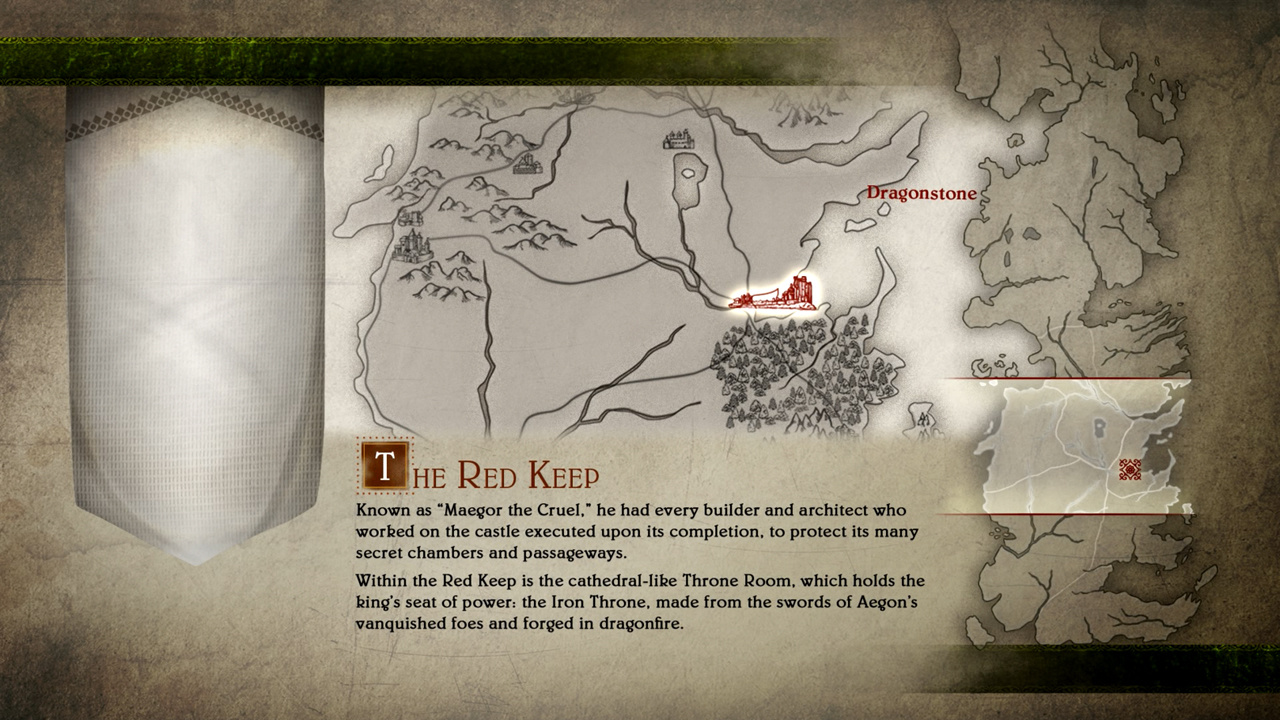
Task: Select the red emblem marker on Westeros overview map
Action: [1130, 470]
